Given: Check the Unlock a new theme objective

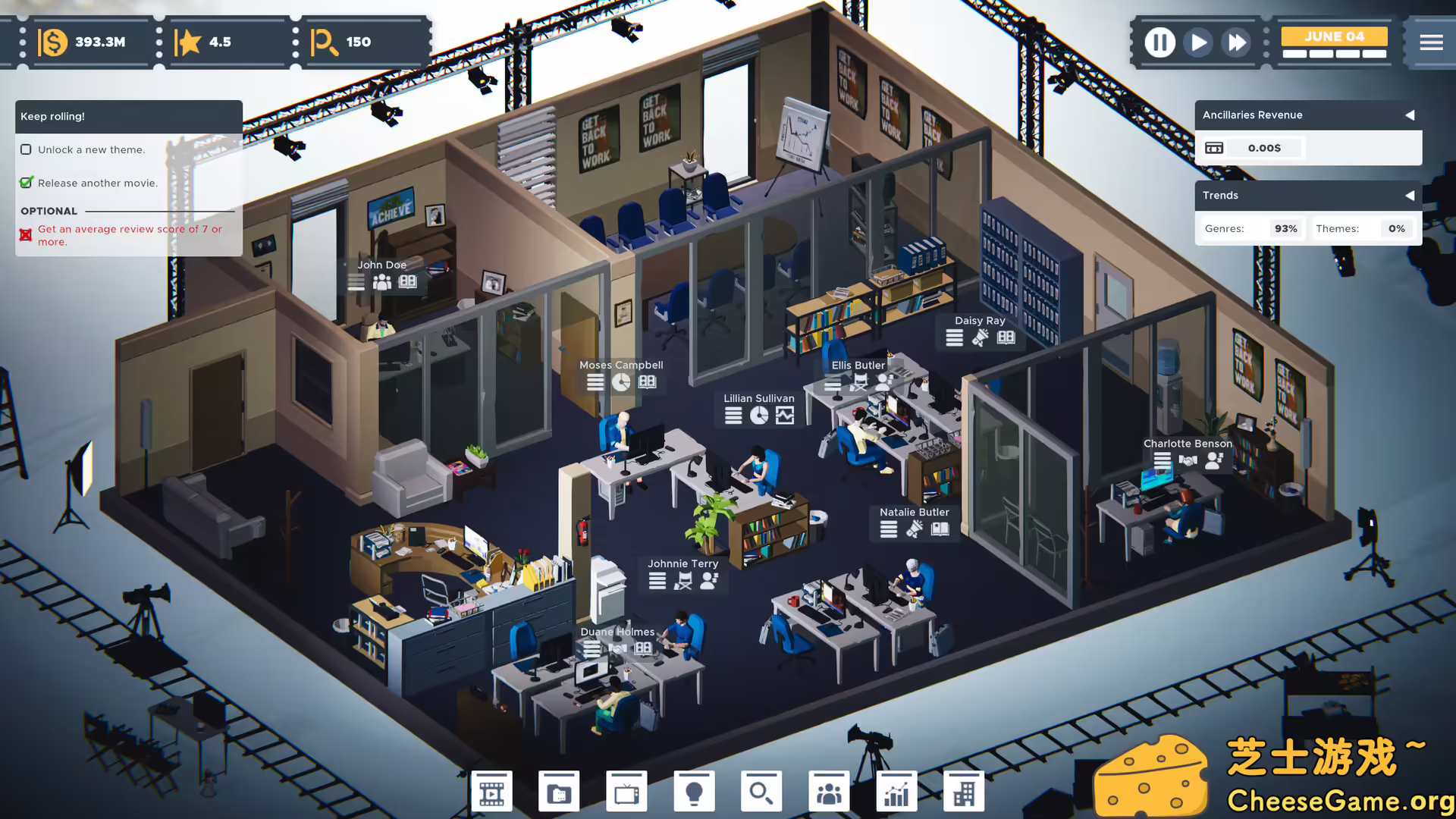Looking at the screenshot, I should (x=27, y=149).
